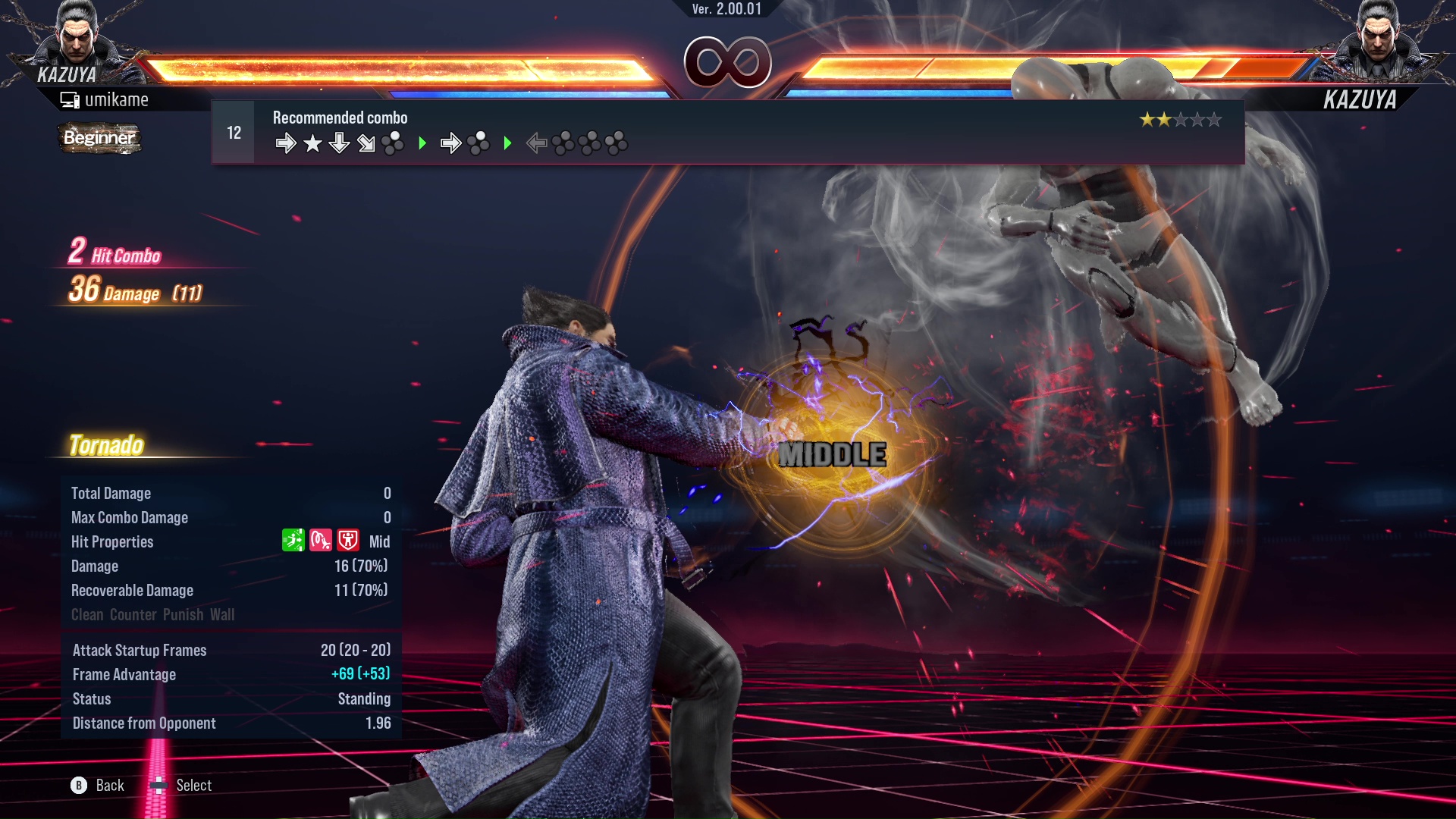Select the Recommended combo entry number 12
The width and height of the screenshot is (1456, 819).
pyautogui.click(x=234, y=133)
